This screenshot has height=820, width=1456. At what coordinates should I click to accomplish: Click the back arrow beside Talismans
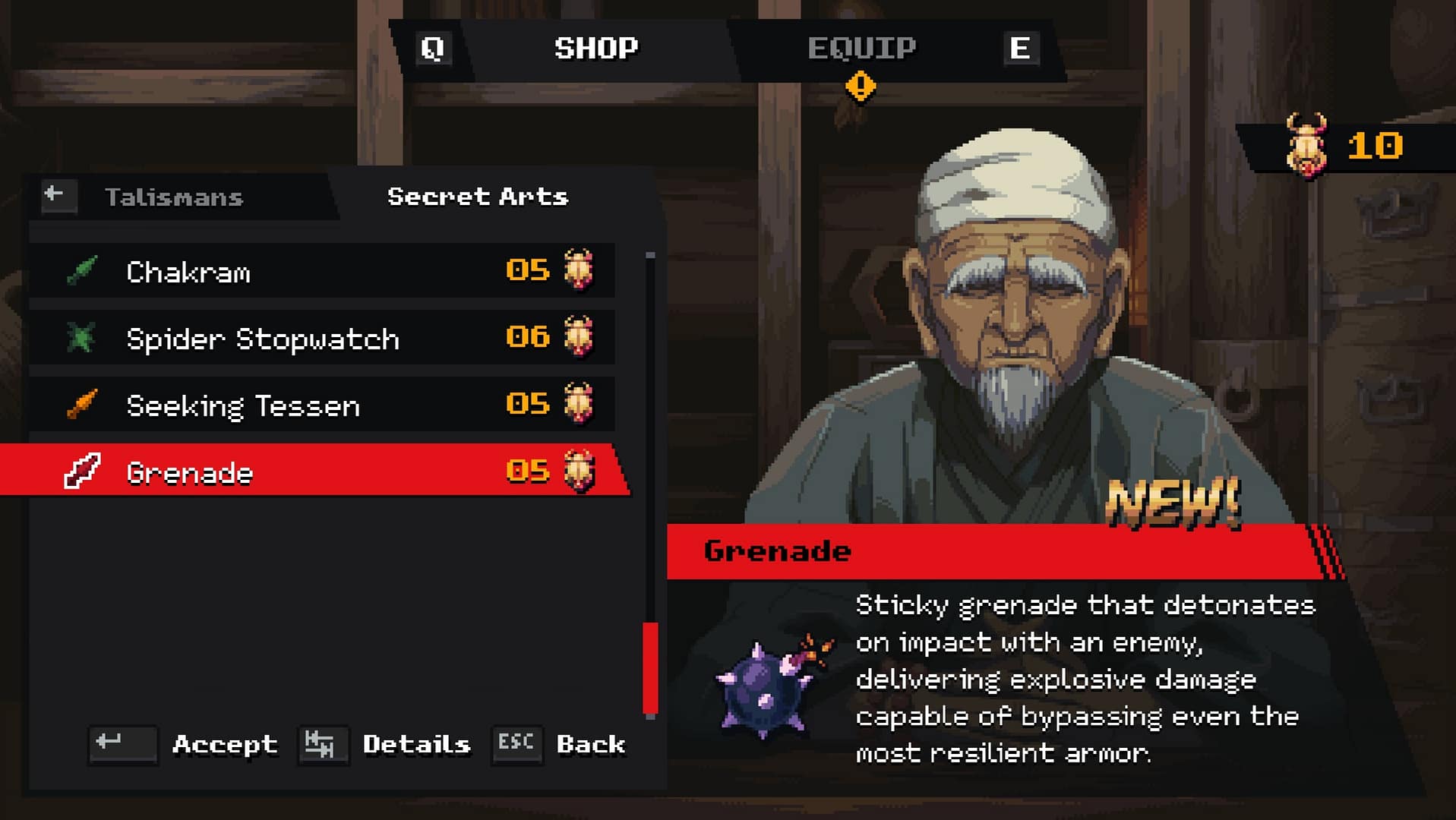pyautogui.click(x=57, y=195)
